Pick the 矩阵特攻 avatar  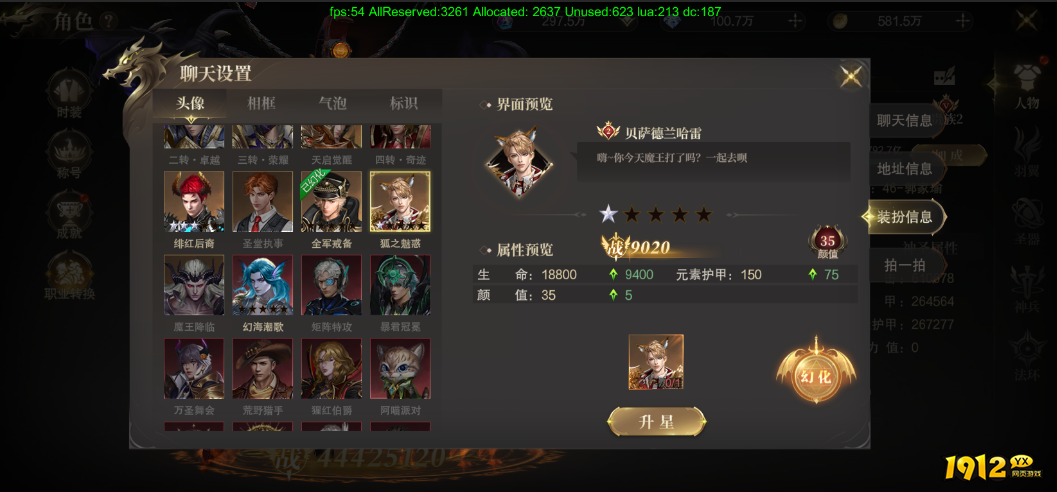click(x=331, y=285)
